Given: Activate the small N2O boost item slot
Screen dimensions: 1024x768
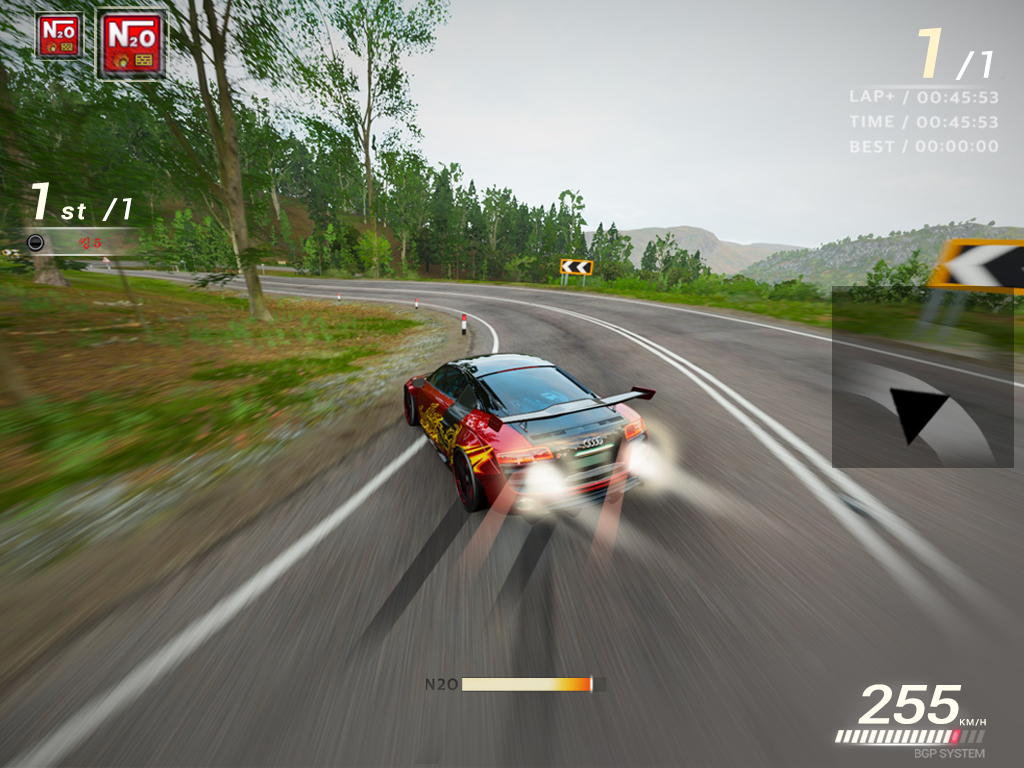Looking at the screenshot, I should (59, 35).
